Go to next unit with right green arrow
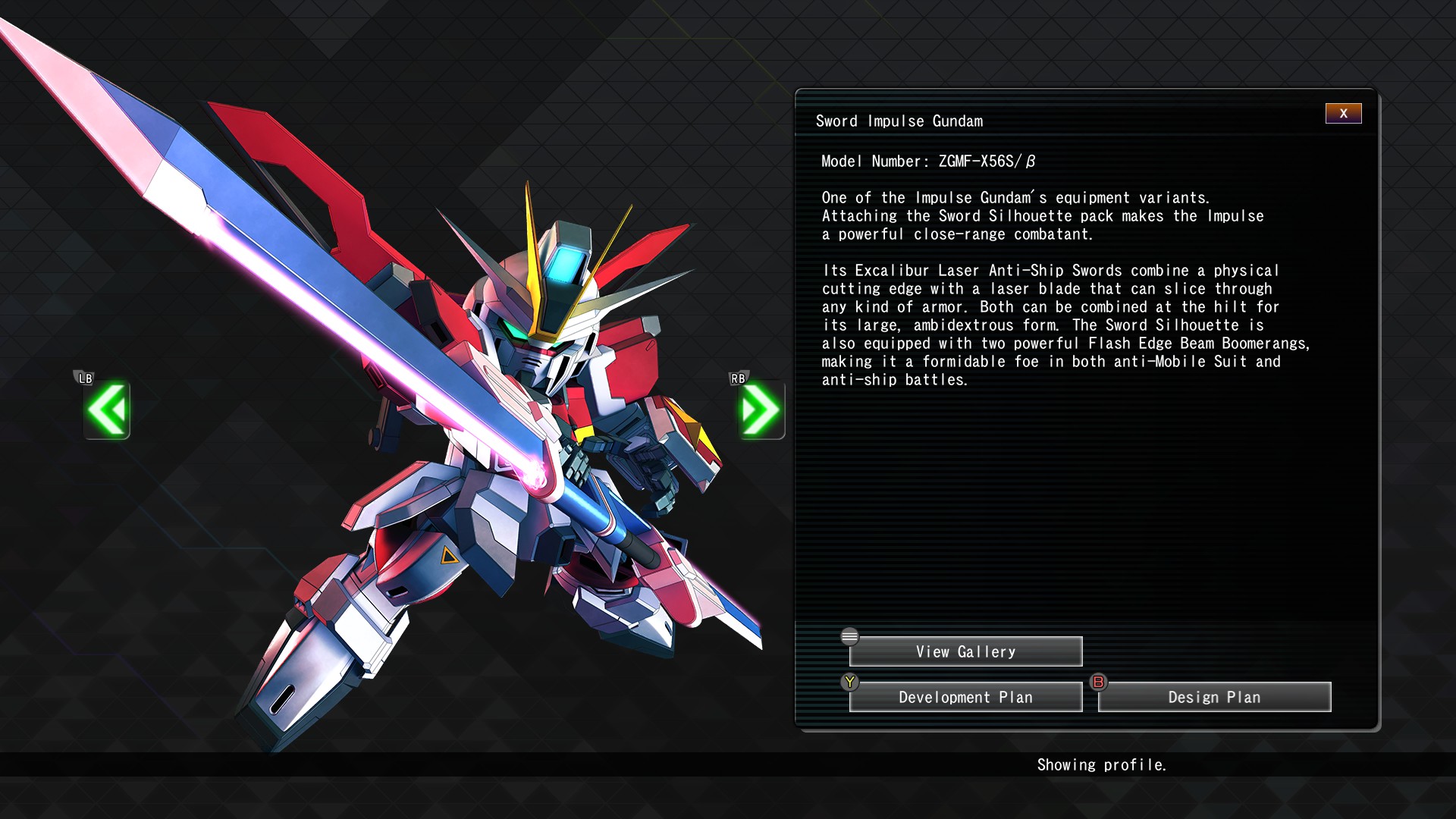The width and height of the screenshot is (1456, 819). tap(761, 409)
